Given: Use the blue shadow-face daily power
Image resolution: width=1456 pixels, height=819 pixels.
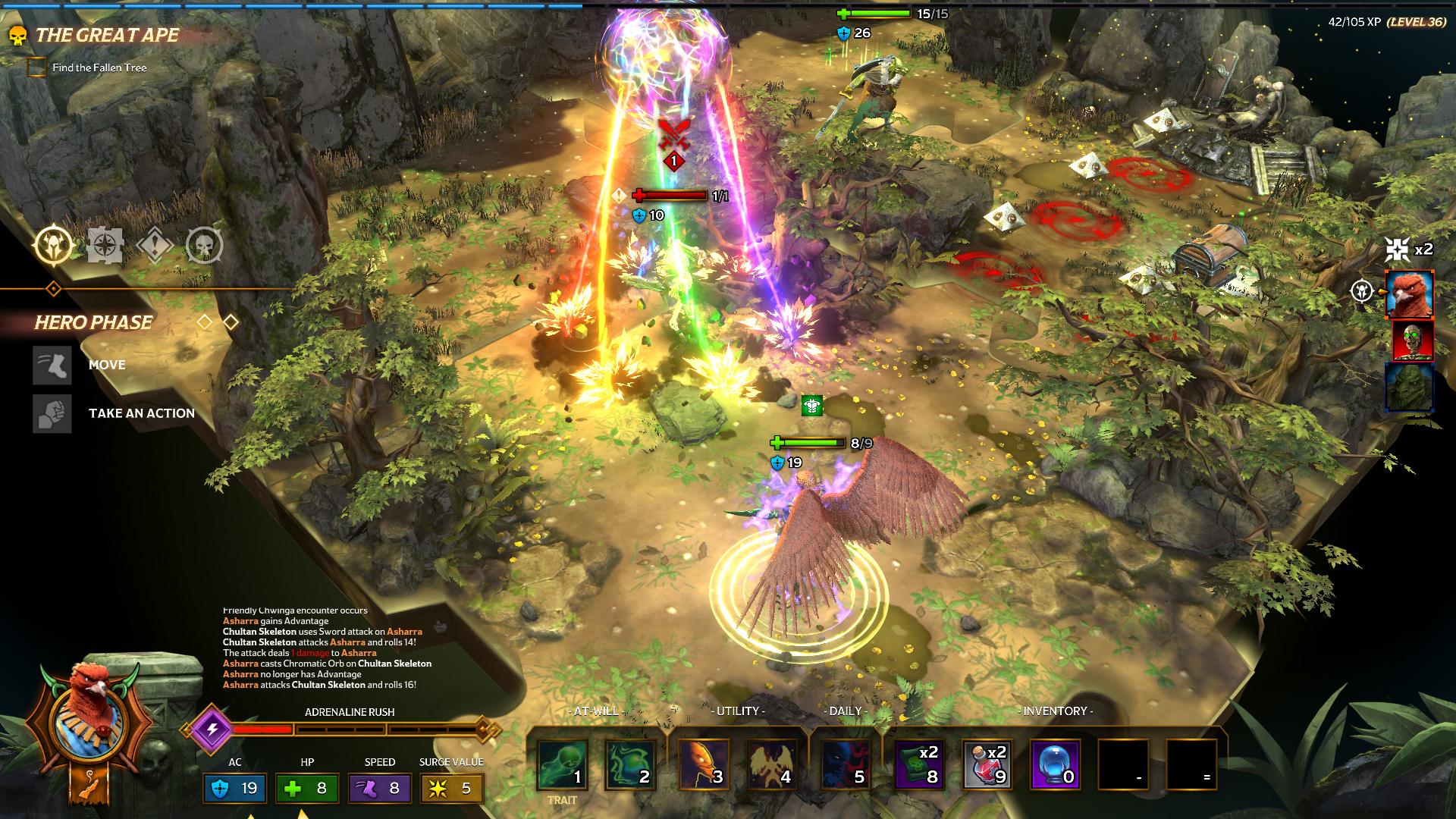Looking at the screenshot, I should (x=845, y=764).
